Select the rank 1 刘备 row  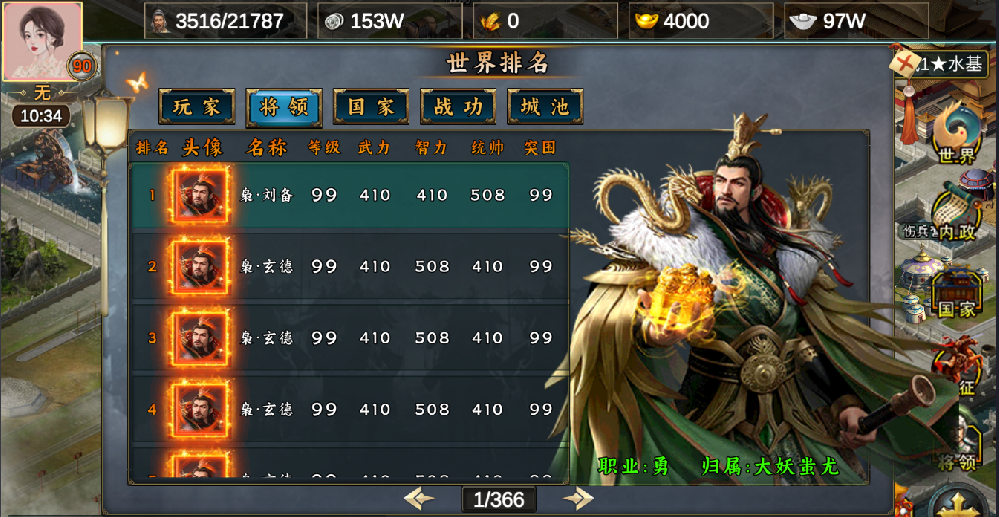pyautogui.click(x=348, y=196)
